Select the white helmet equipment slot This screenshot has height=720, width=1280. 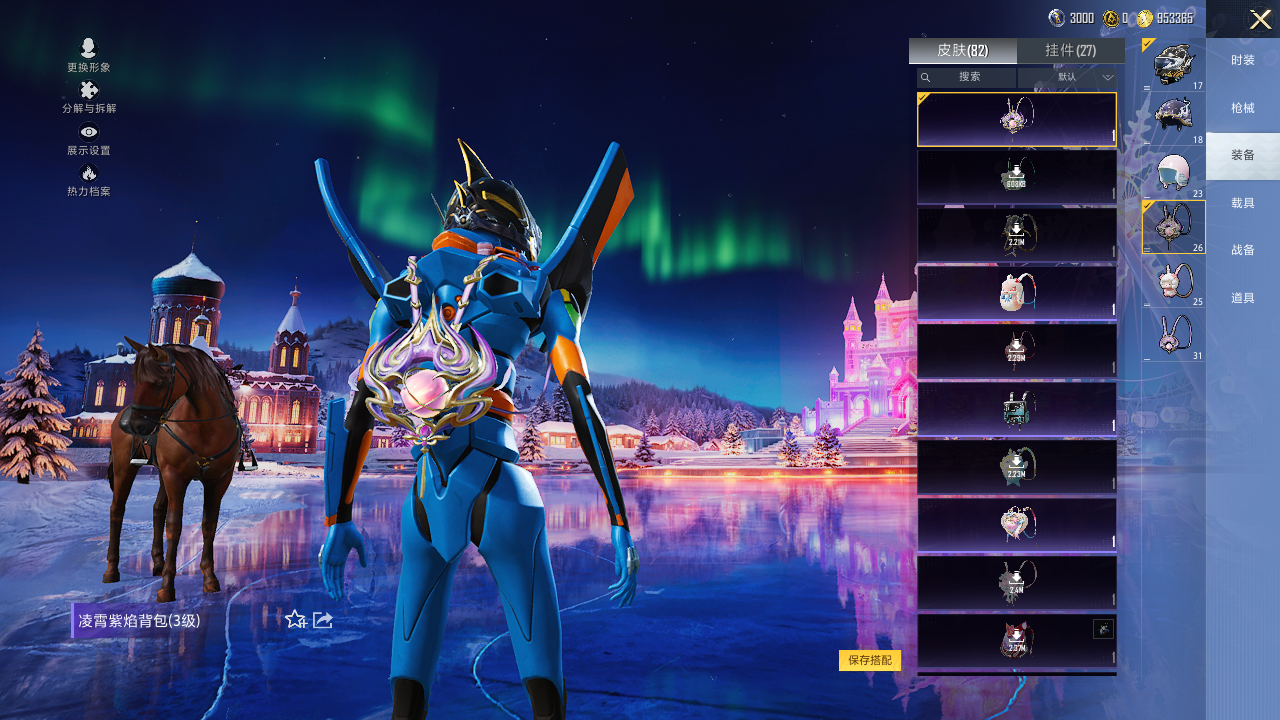pyautogui.click(x=1173, y=173)
